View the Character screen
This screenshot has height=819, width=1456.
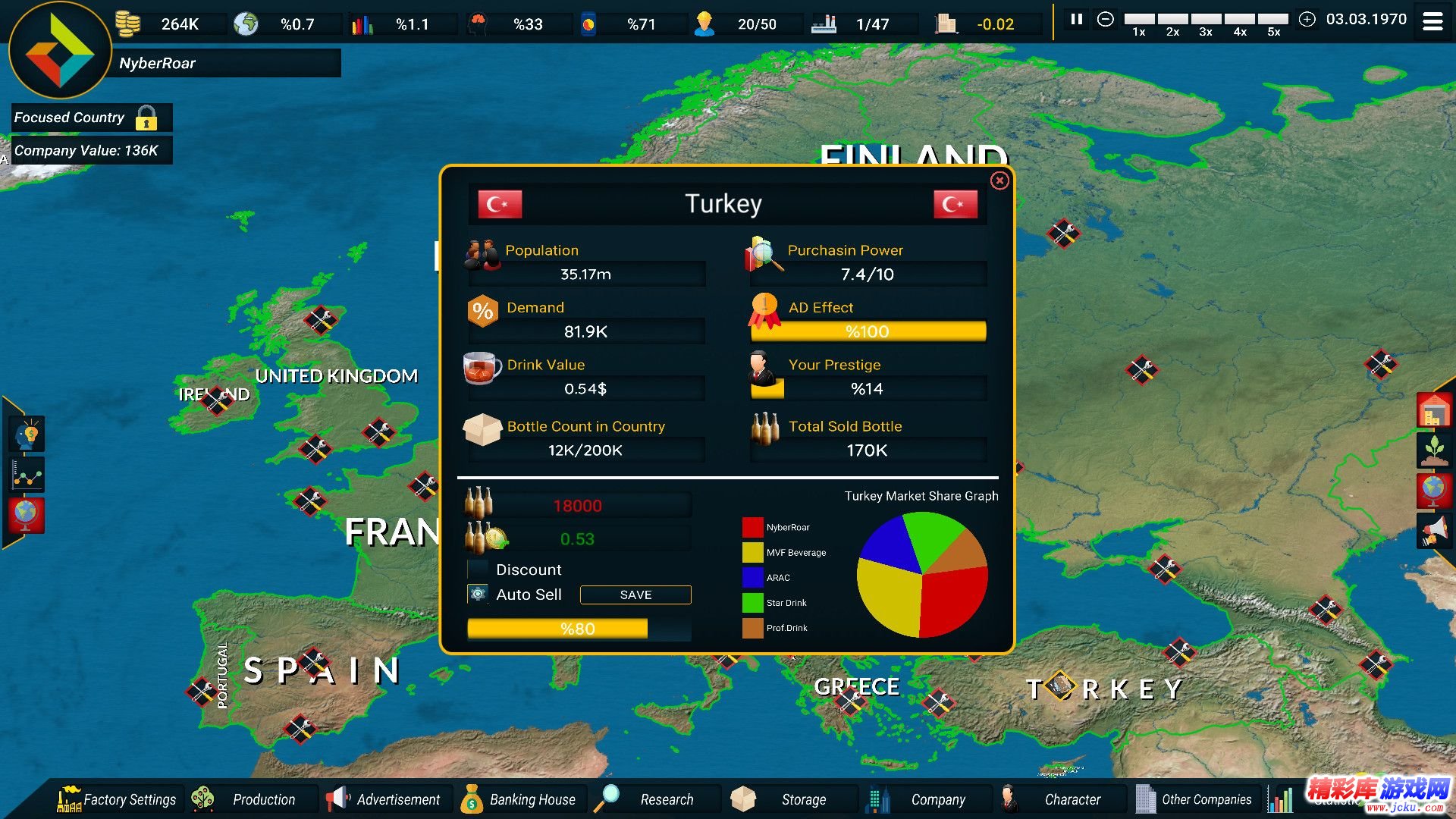click(1059, 799)
